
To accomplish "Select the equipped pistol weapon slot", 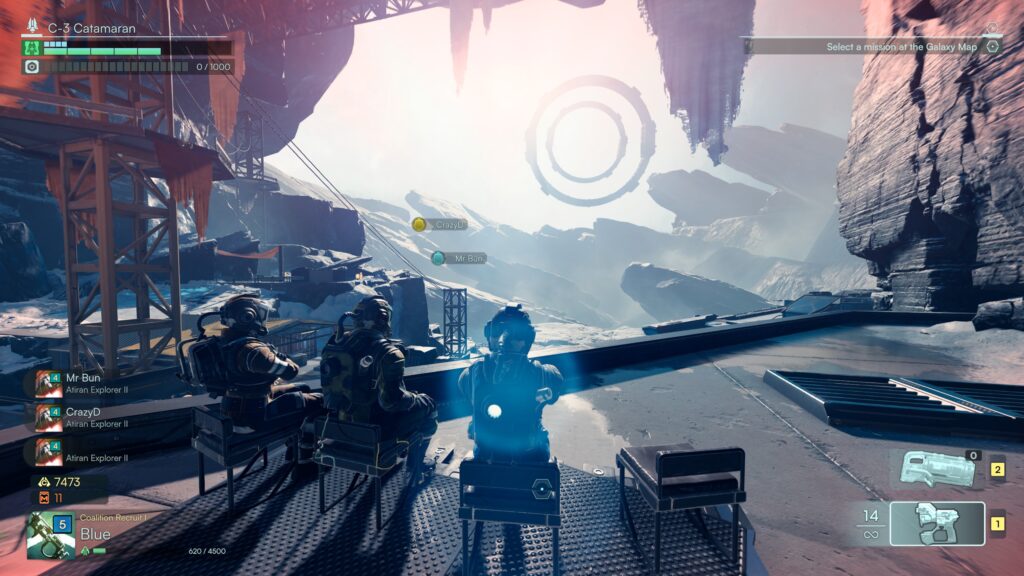I will point(937,523).
